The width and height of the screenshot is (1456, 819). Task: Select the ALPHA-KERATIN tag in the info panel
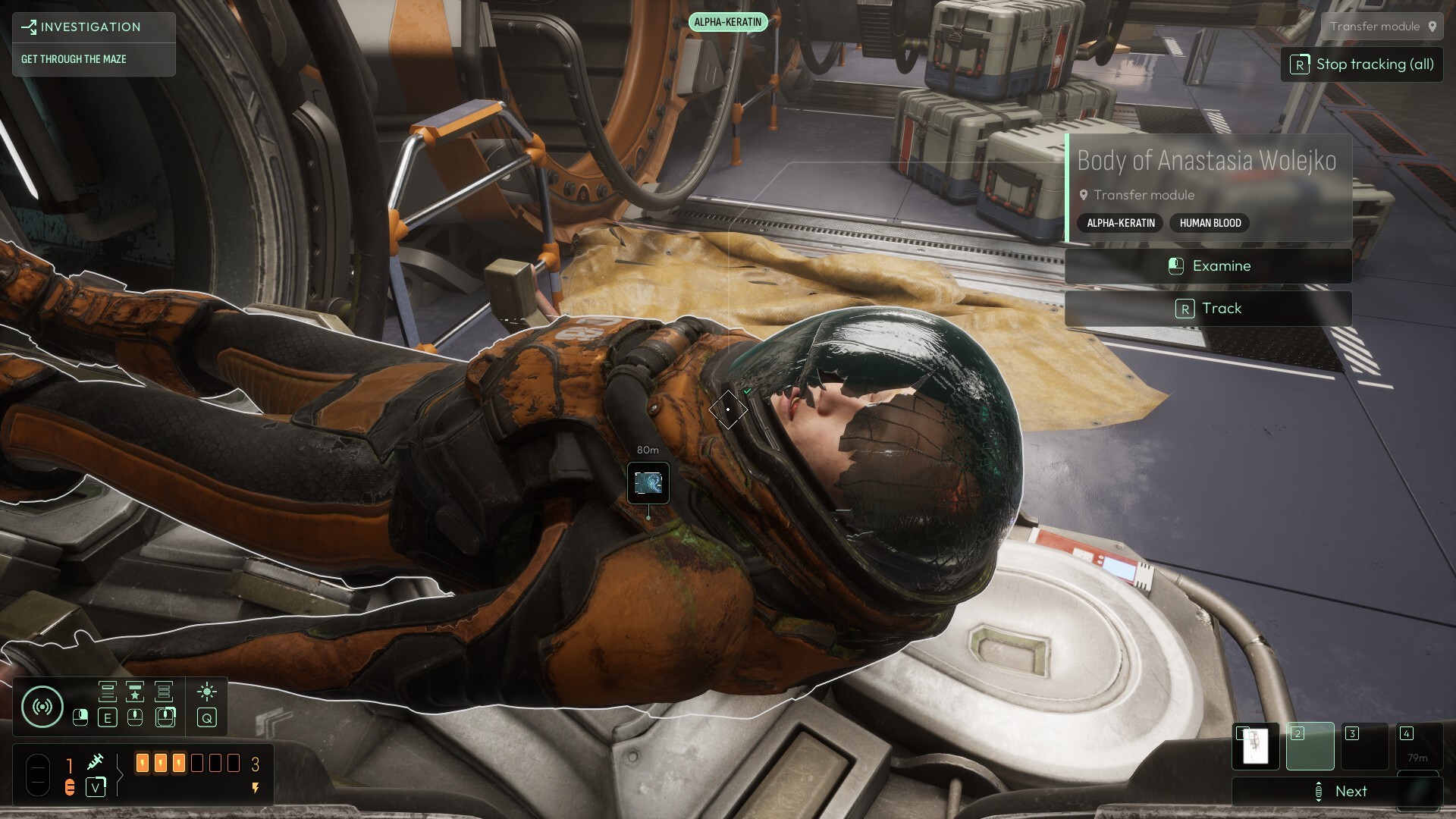click(x=1120, y=223)
